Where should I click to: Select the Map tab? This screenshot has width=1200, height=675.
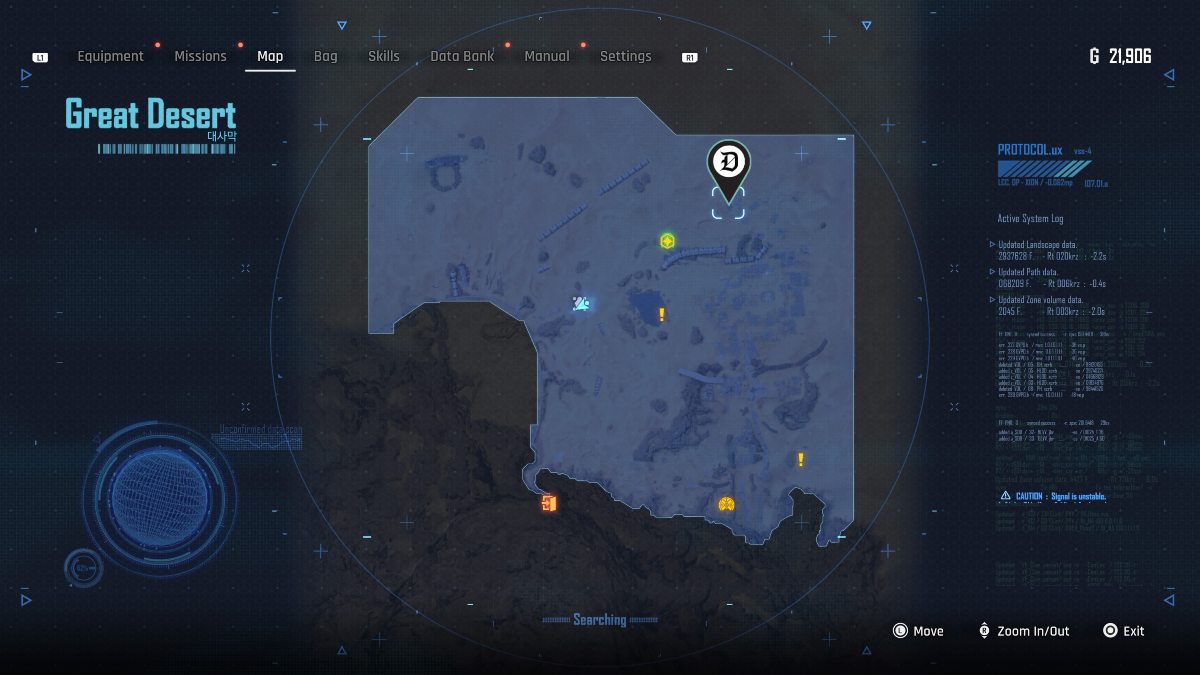(x=270, y=56)
